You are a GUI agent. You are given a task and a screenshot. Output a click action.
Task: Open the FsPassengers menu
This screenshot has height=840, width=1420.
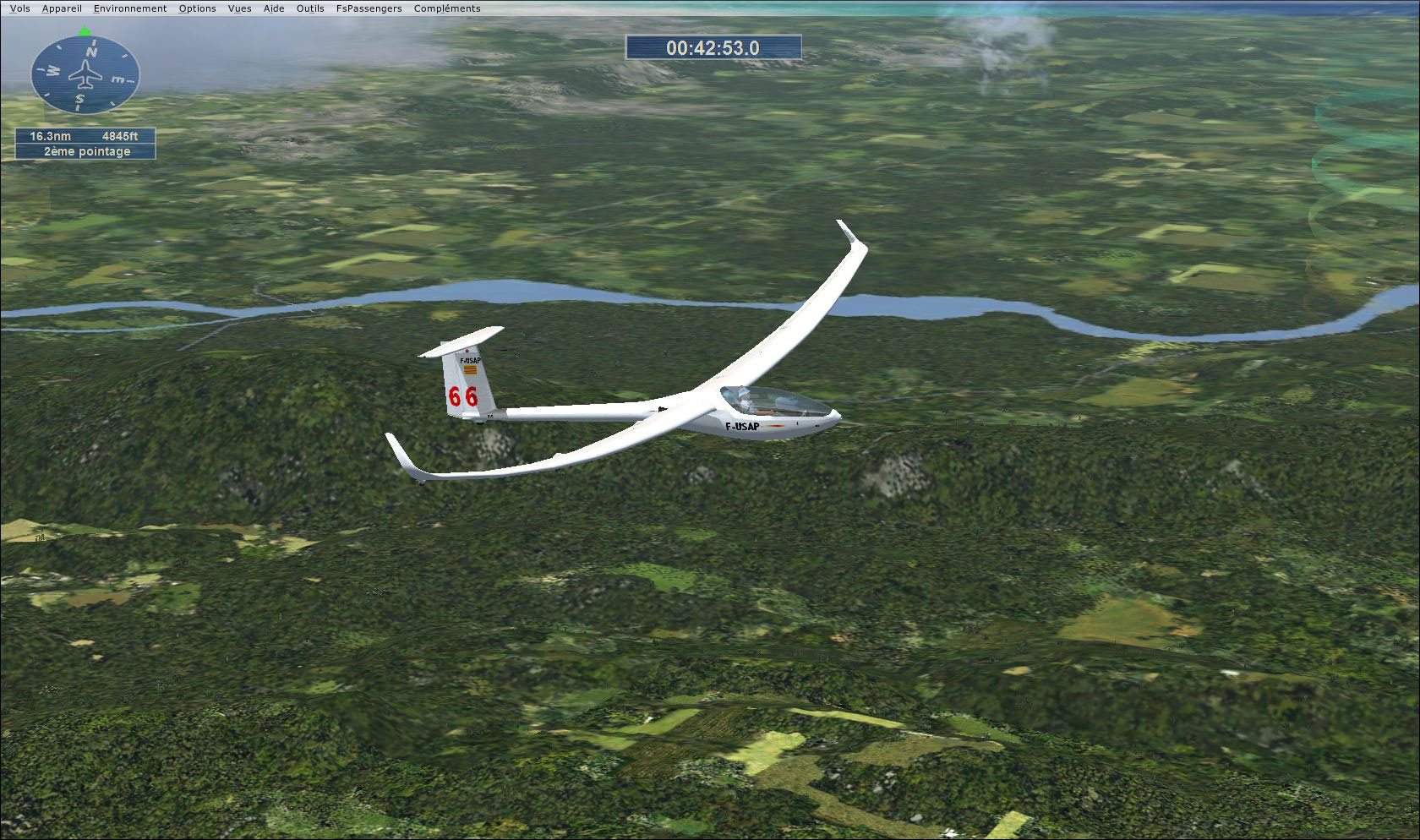[369, 8]
